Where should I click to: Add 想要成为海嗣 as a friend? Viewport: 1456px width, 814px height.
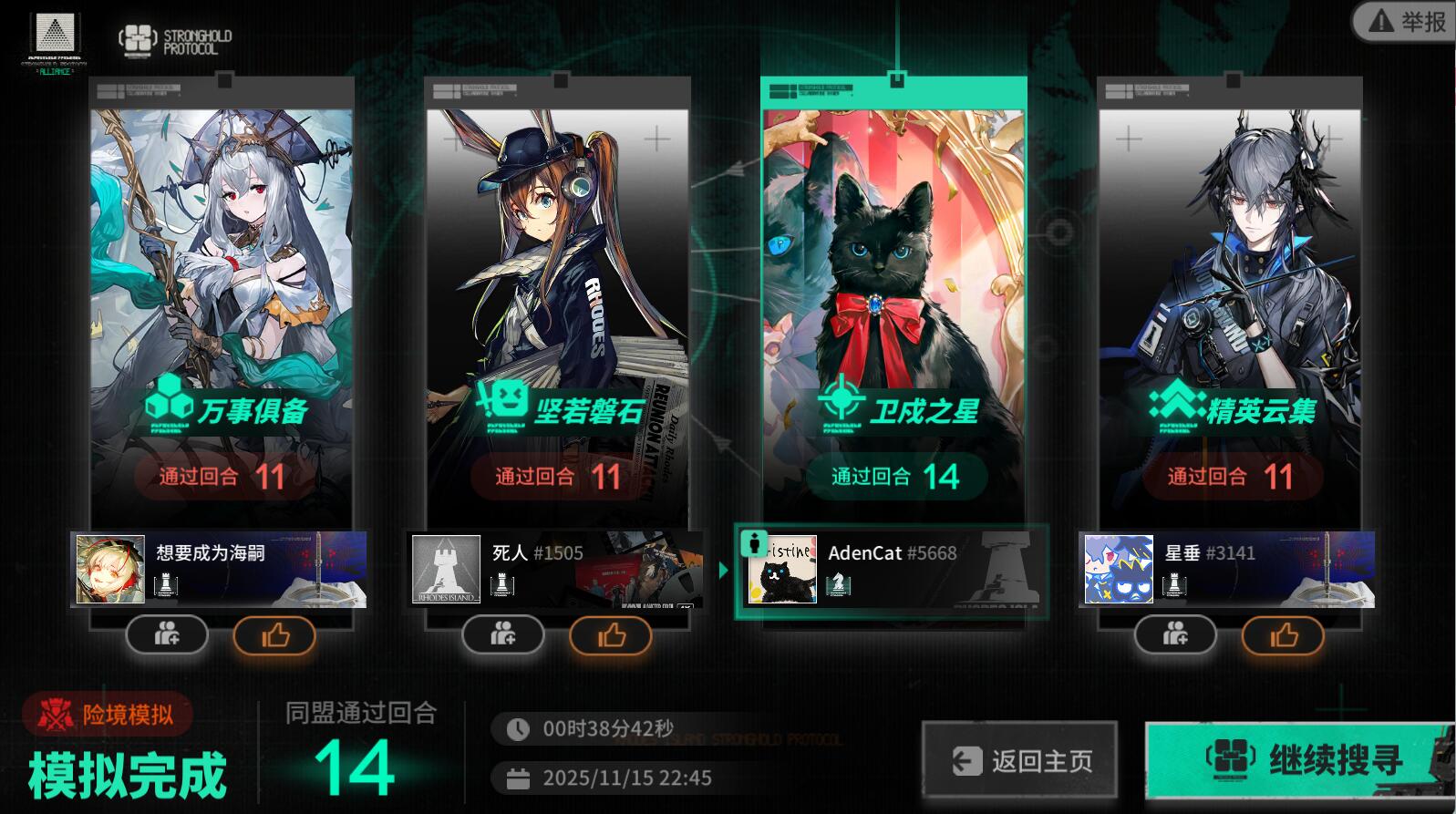[167, 634]
